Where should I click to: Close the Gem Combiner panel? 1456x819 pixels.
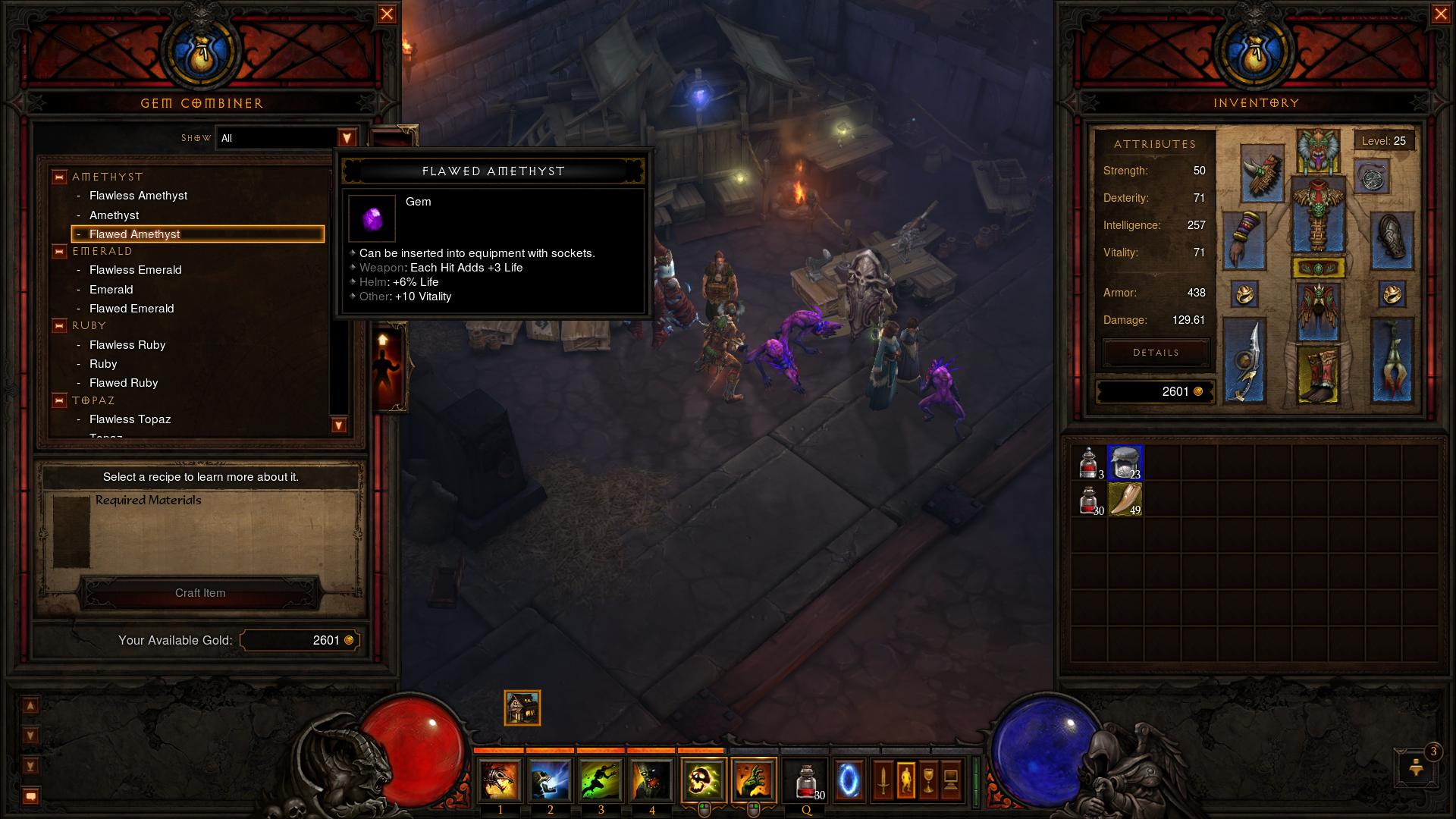pyautogui.click(x=387, y=14)
